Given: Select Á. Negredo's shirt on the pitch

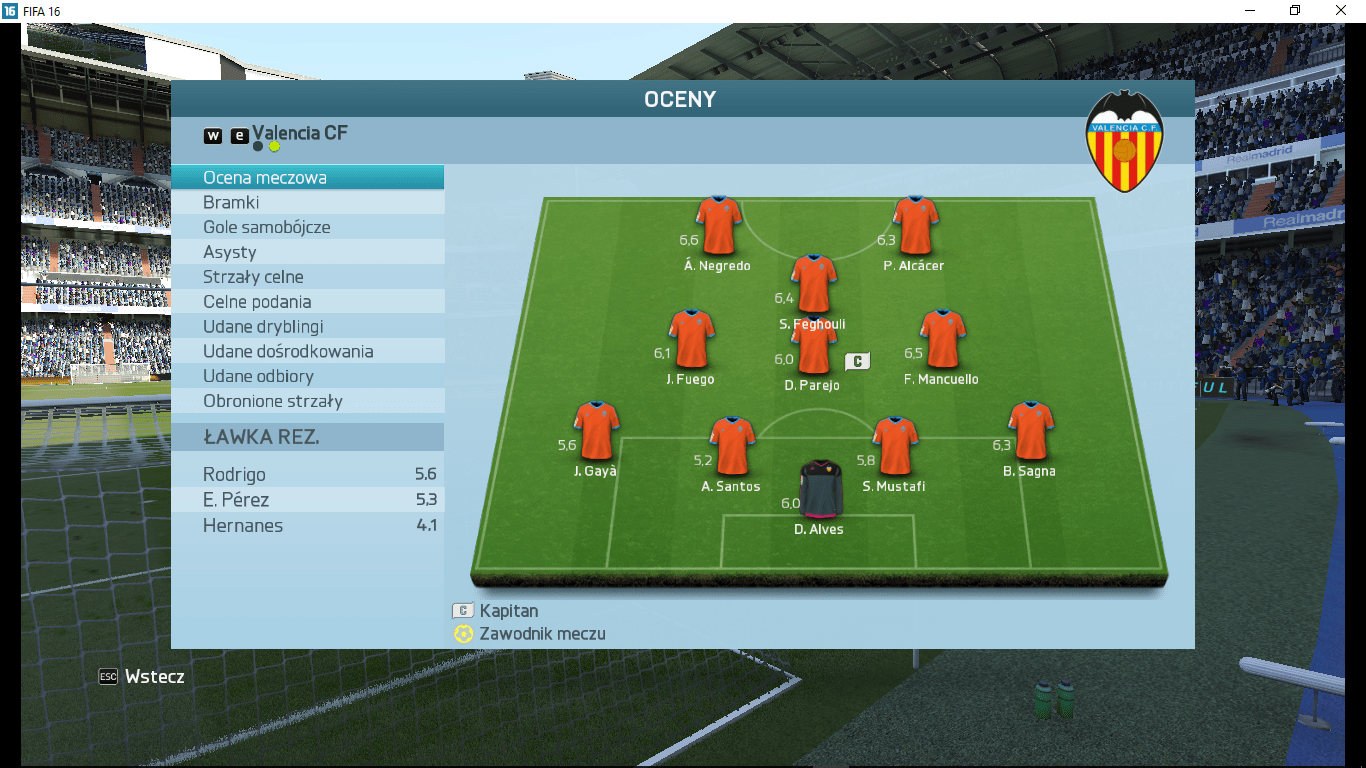Looking at the screenshot, I should (x=719, y=226).
